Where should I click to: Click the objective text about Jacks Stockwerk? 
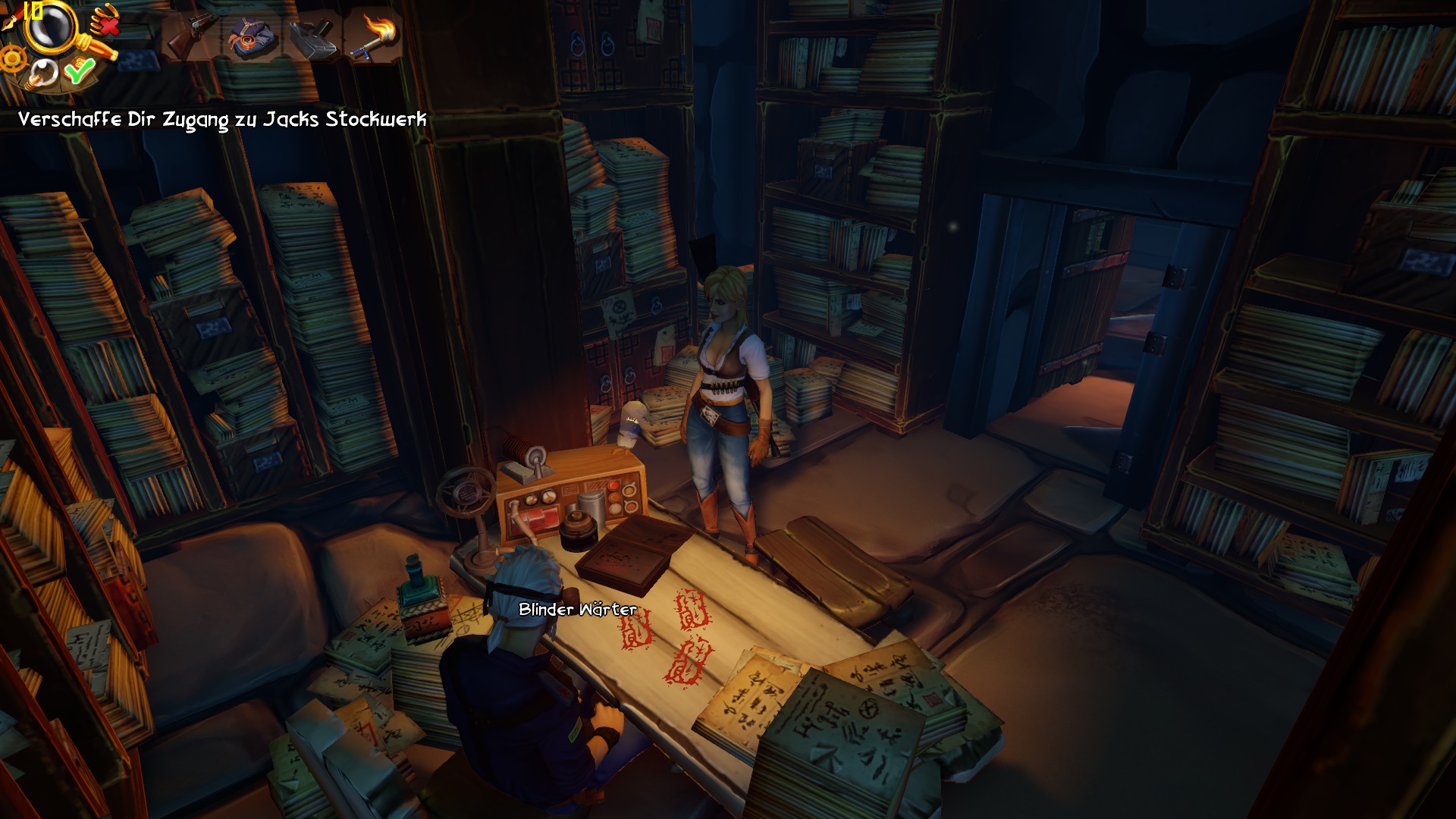click(x=222, y=120)
